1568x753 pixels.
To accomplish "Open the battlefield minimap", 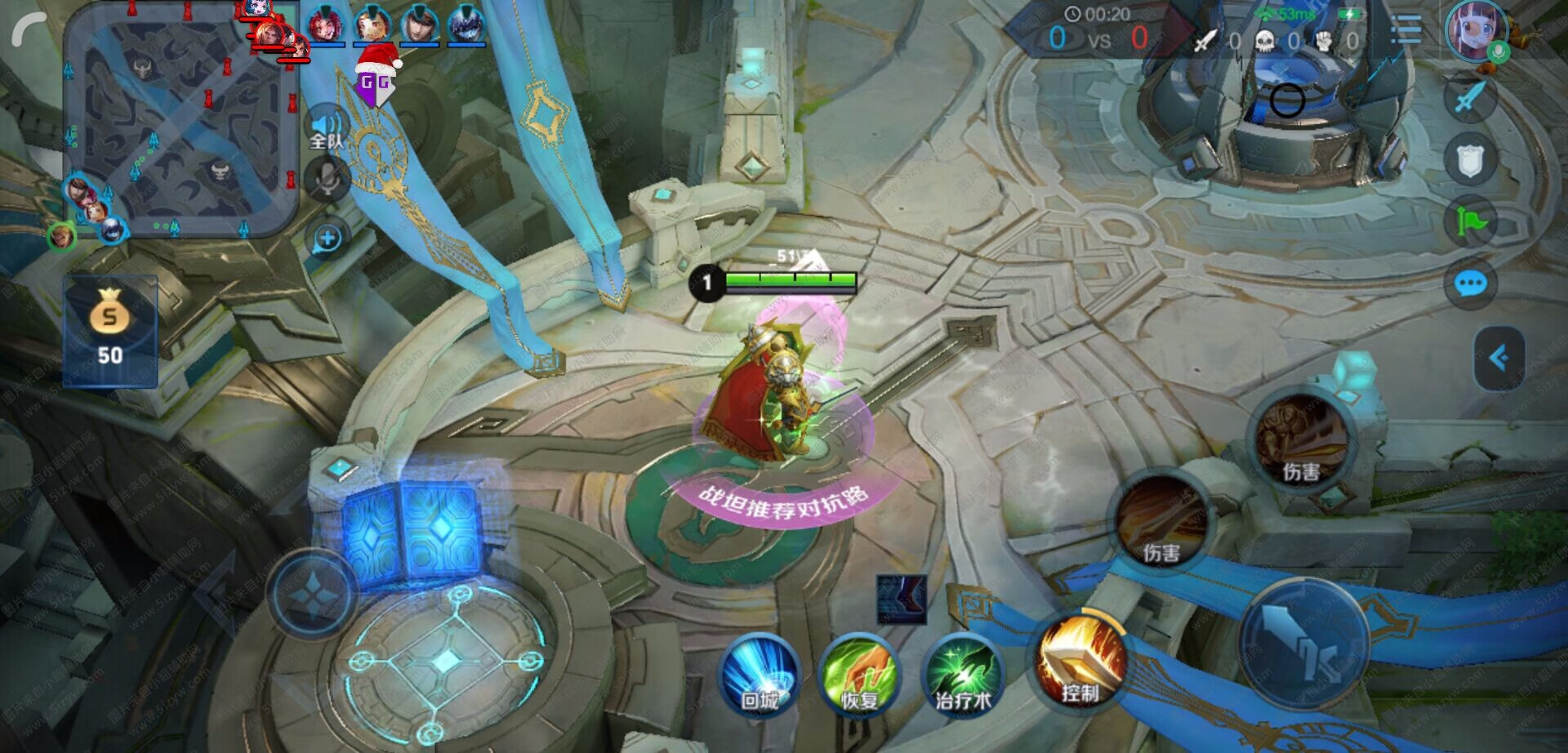I will (180, 123).
